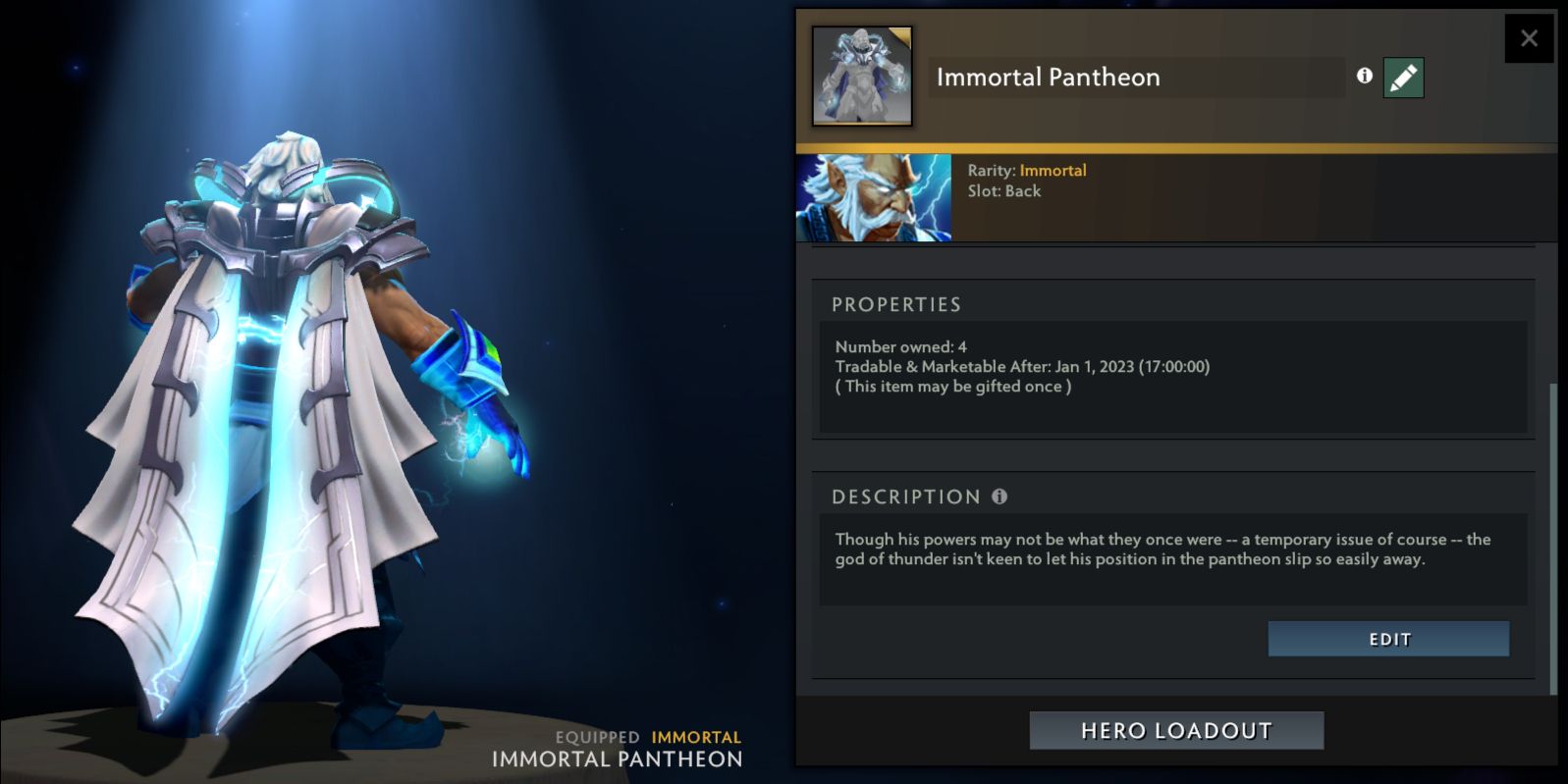
Task: Show the description info tooltip icon
Action: [1000, 497]
